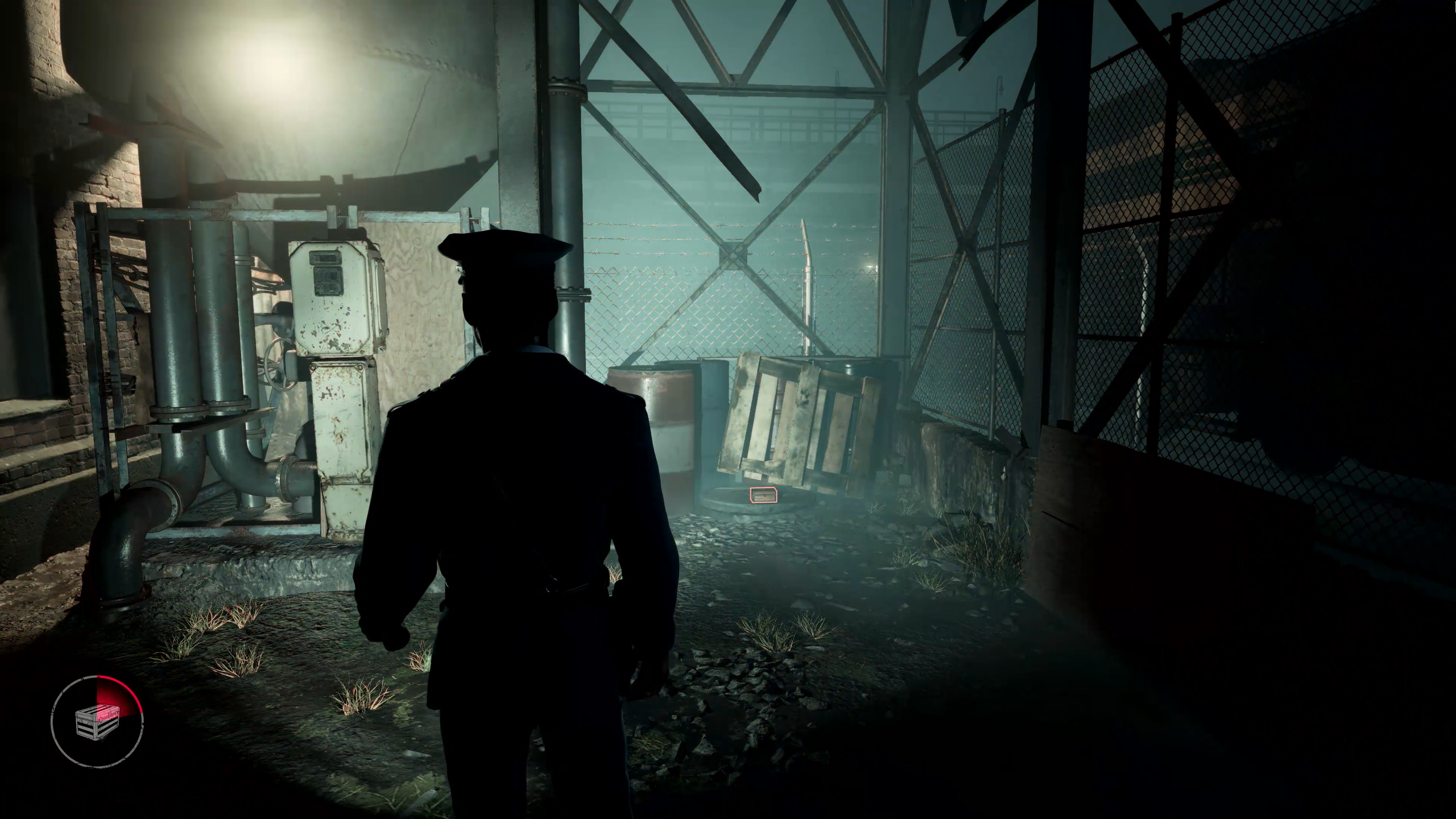Select the red-outlined item marker
Viewport: 1456px width, 819px height.
pyautogui.click(x=763, y=495)
